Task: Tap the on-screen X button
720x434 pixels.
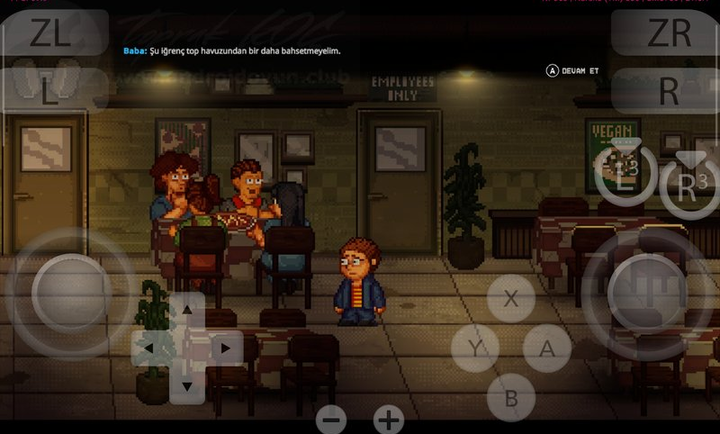Action: [511, 298]
